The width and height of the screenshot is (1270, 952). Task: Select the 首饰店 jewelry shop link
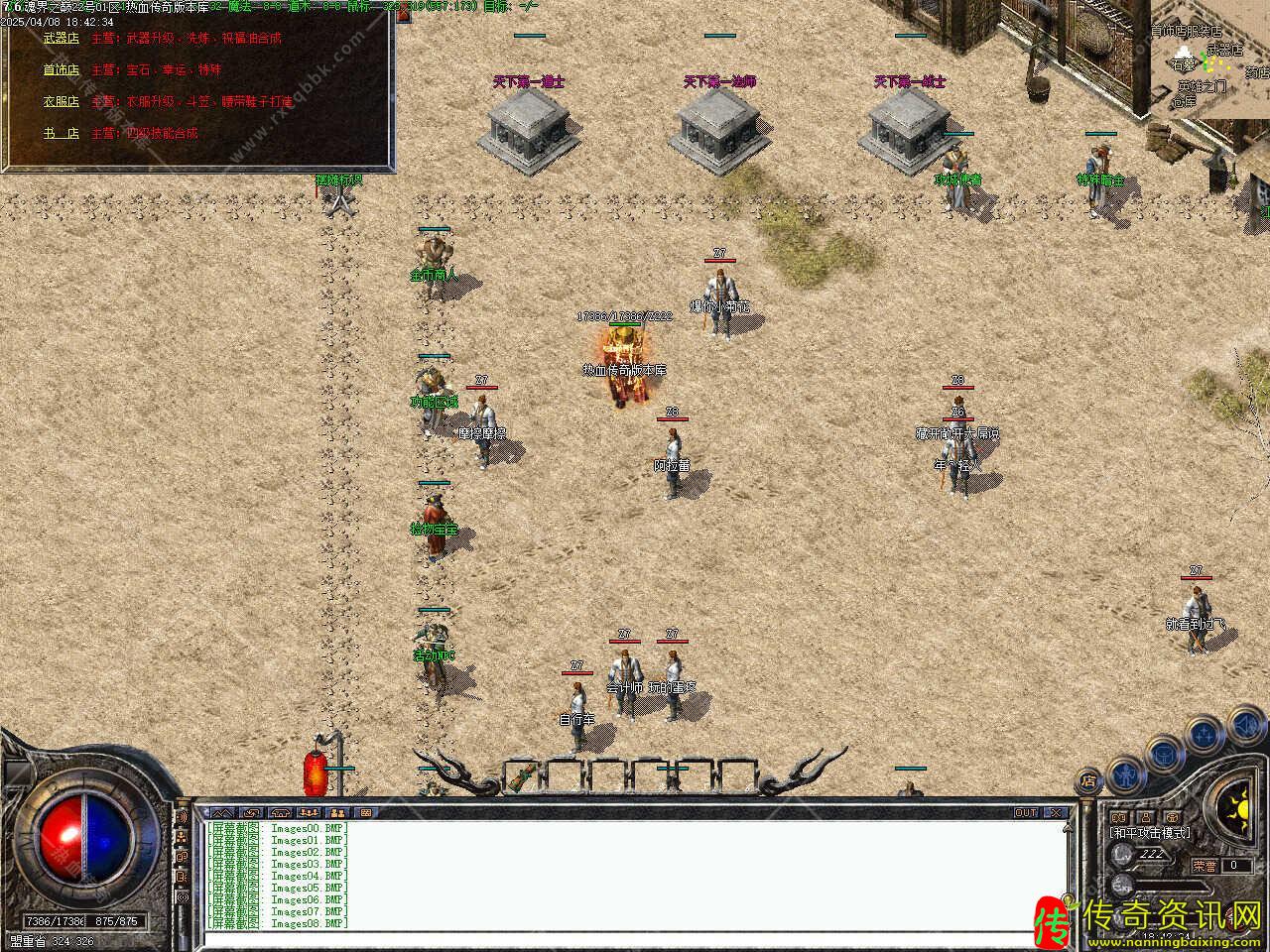[61, 70]
